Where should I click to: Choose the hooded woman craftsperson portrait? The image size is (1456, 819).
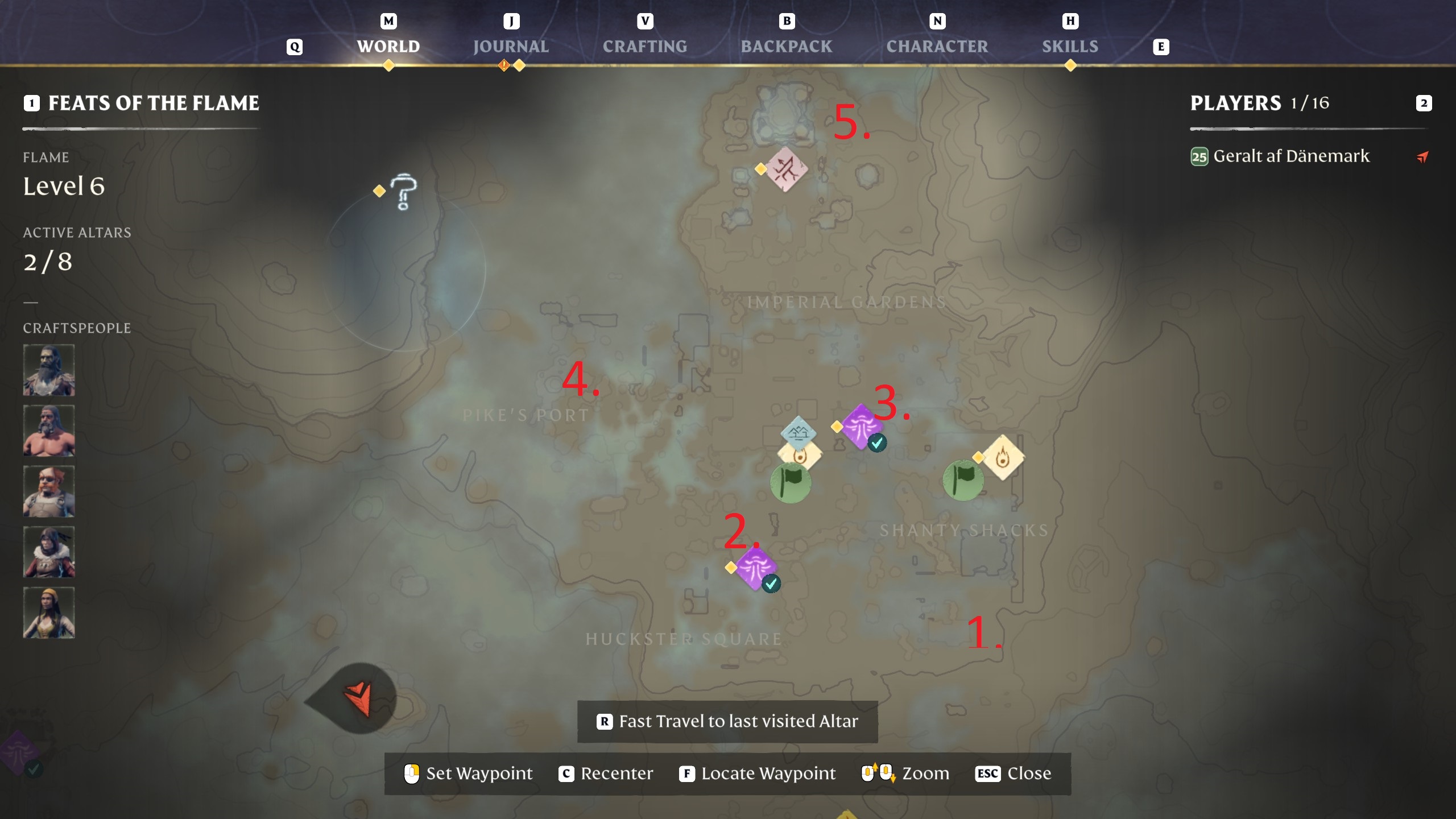coord(49,552)
